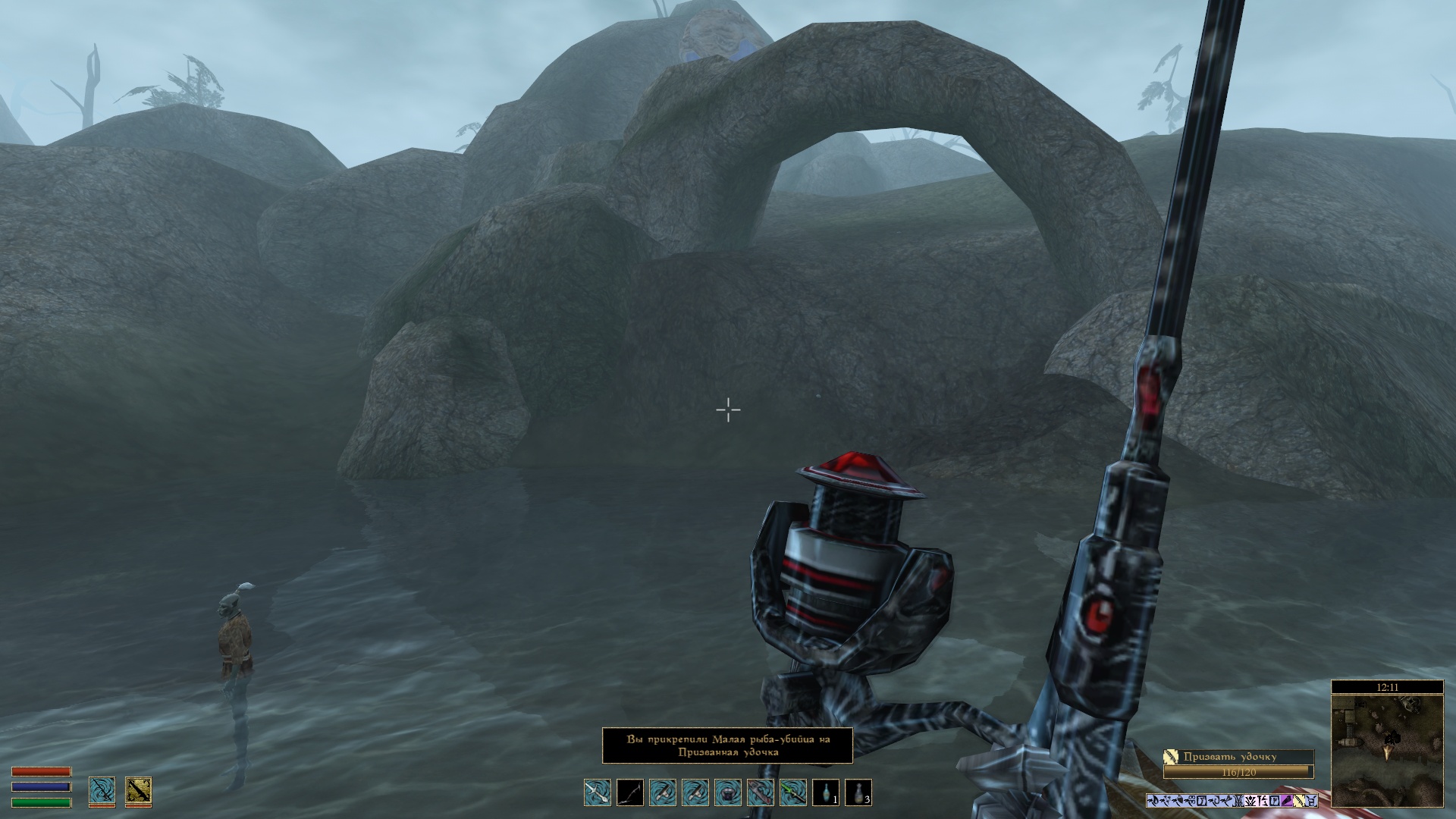
Task: Select the conjured sword quick slot
Action: coord(598,792)
